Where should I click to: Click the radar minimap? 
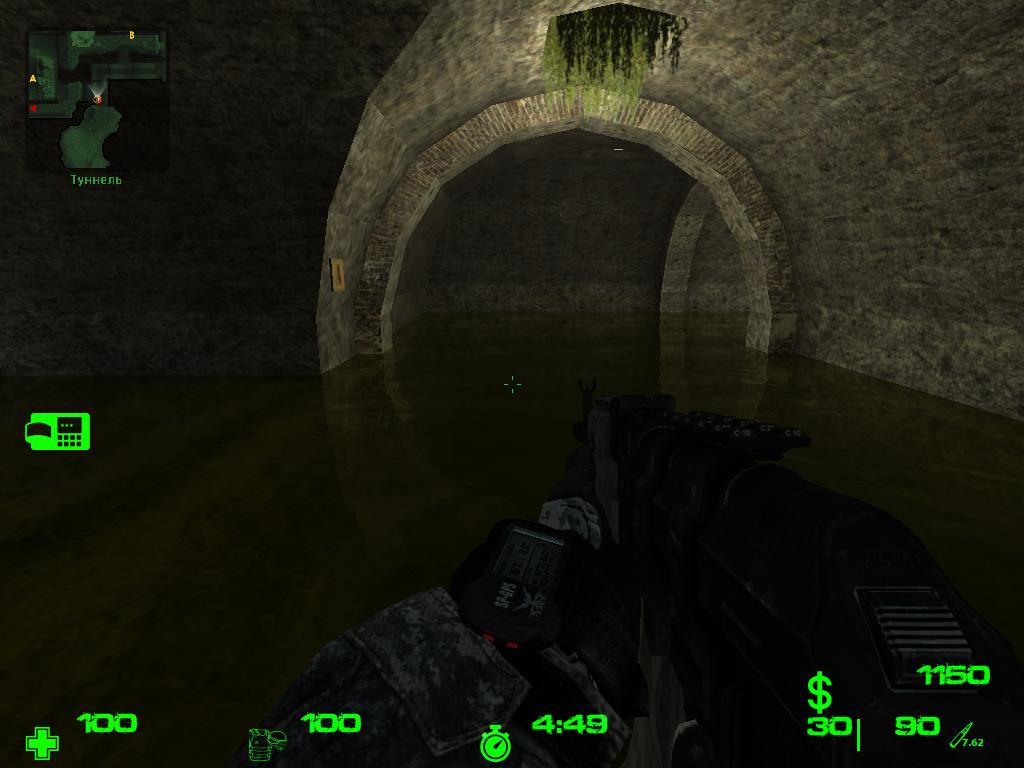pos(97,98)
